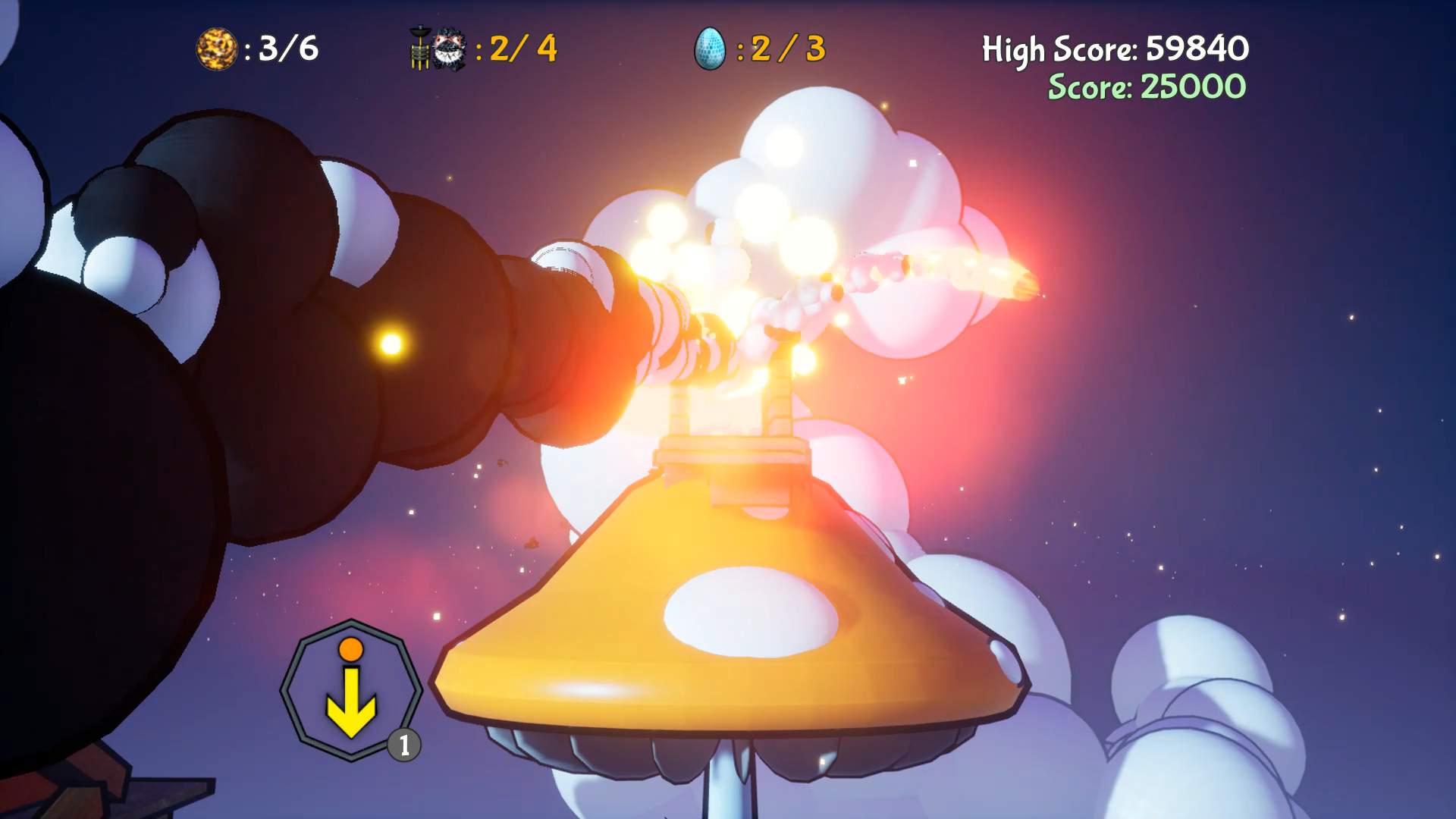Click the blue dragon egg icon

[711, 48]
